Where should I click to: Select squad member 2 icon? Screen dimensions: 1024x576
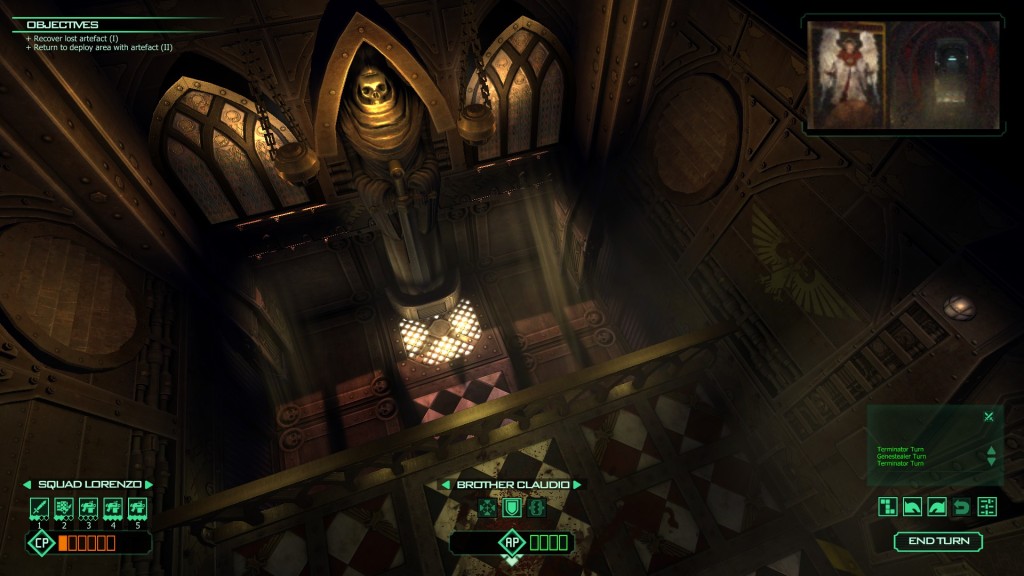click(x=63, y=507)
